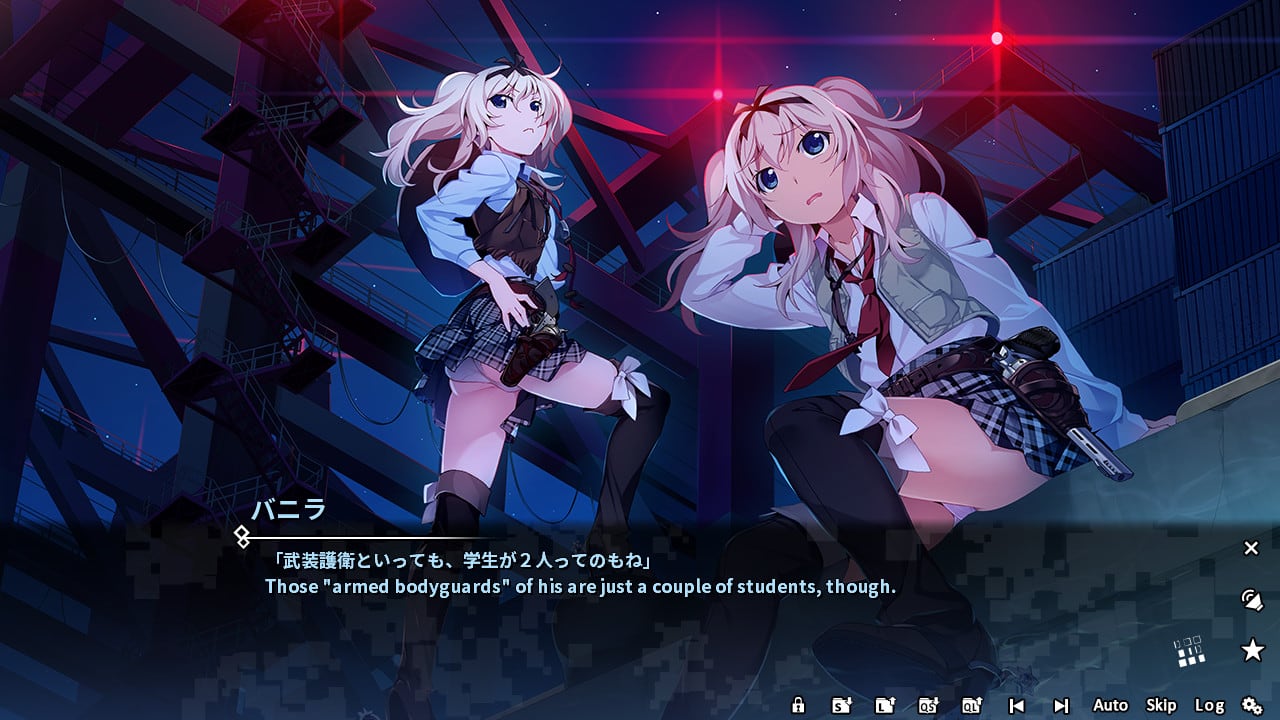1280x720 pixels.
Task: Close the dialogue text window
Action: click(1251, 548)
